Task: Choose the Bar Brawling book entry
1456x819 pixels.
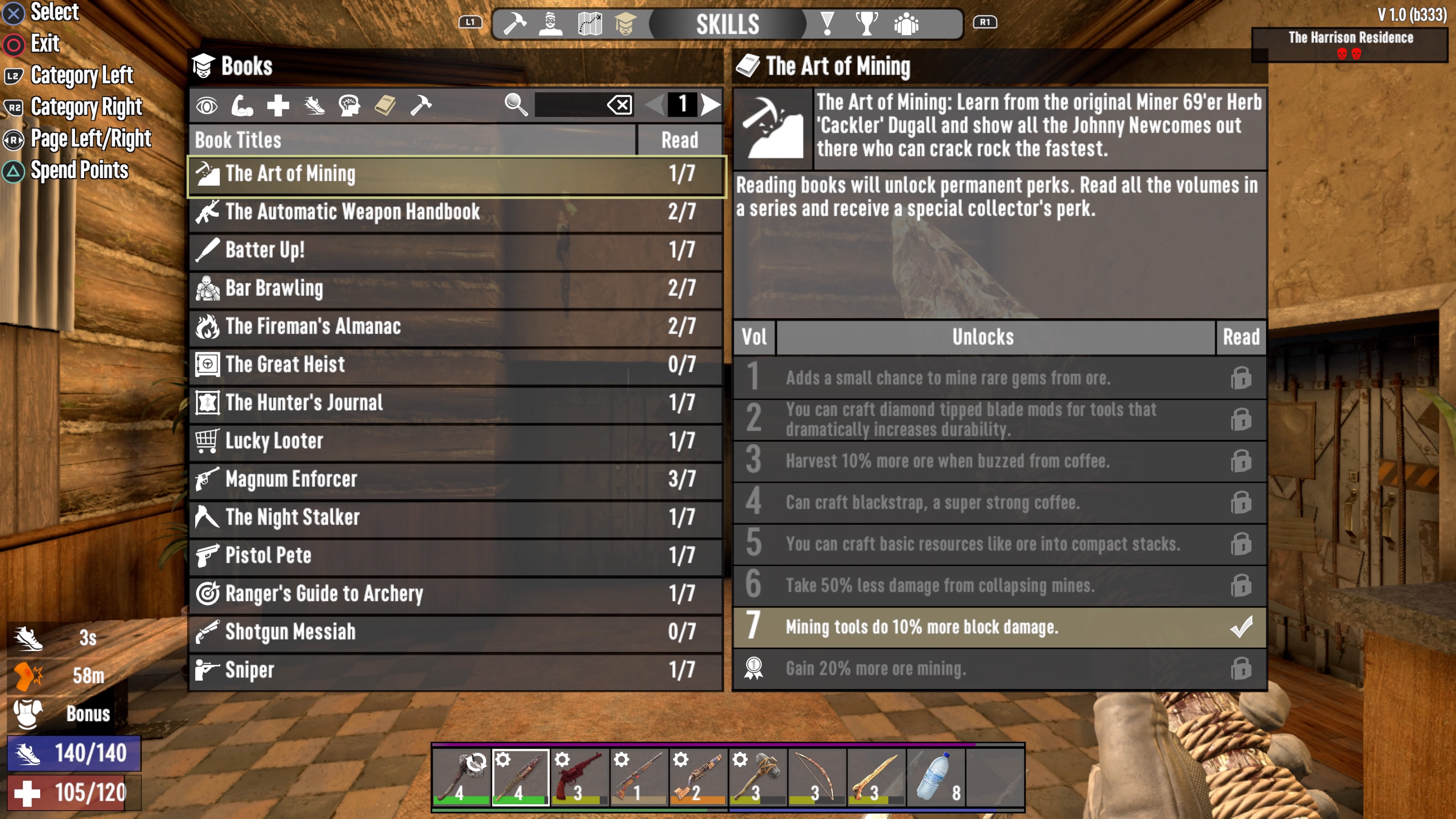Action: (455, 288)
